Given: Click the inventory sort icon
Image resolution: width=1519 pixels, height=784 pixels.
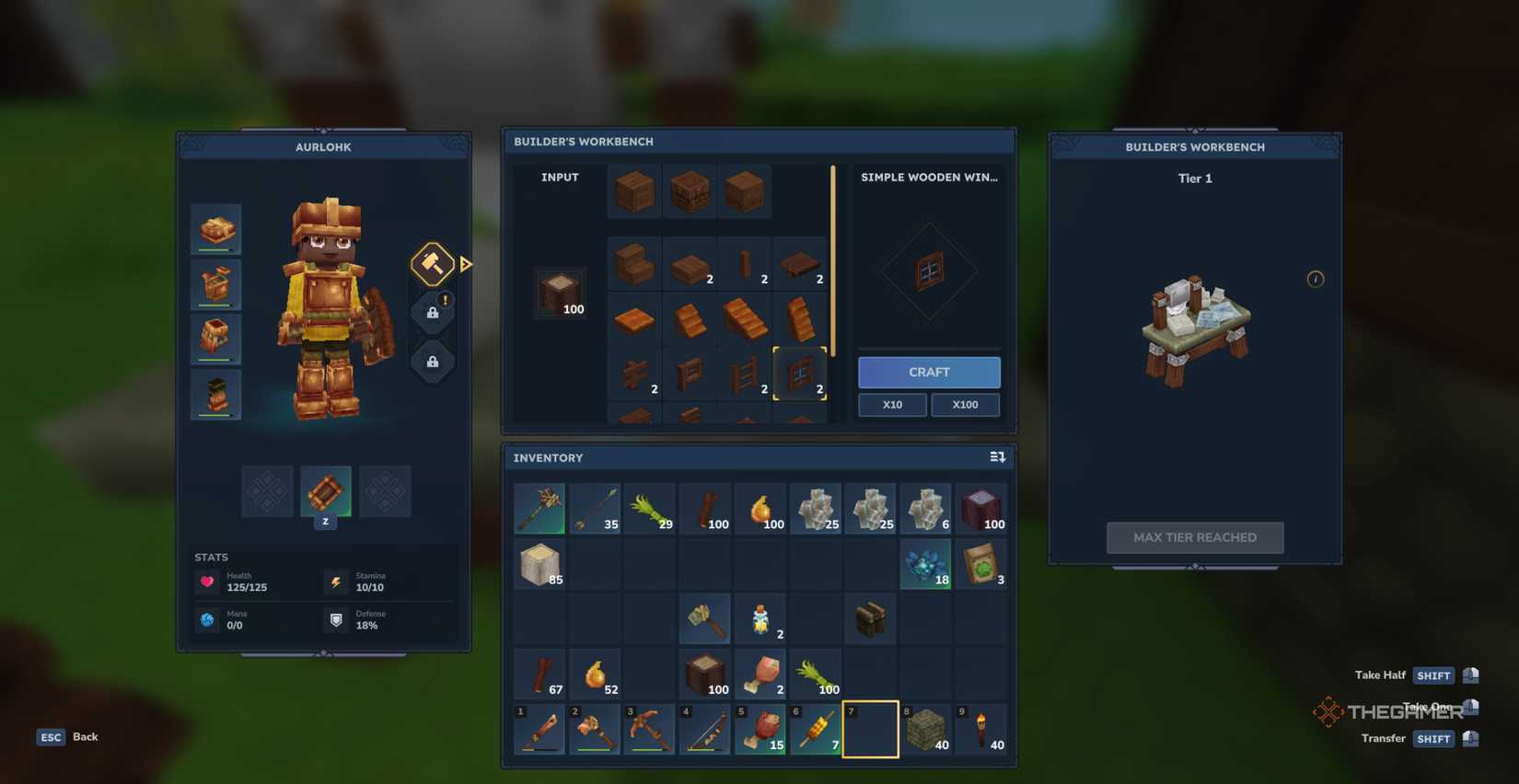Looking at the screenshot, I should (997, 456).
